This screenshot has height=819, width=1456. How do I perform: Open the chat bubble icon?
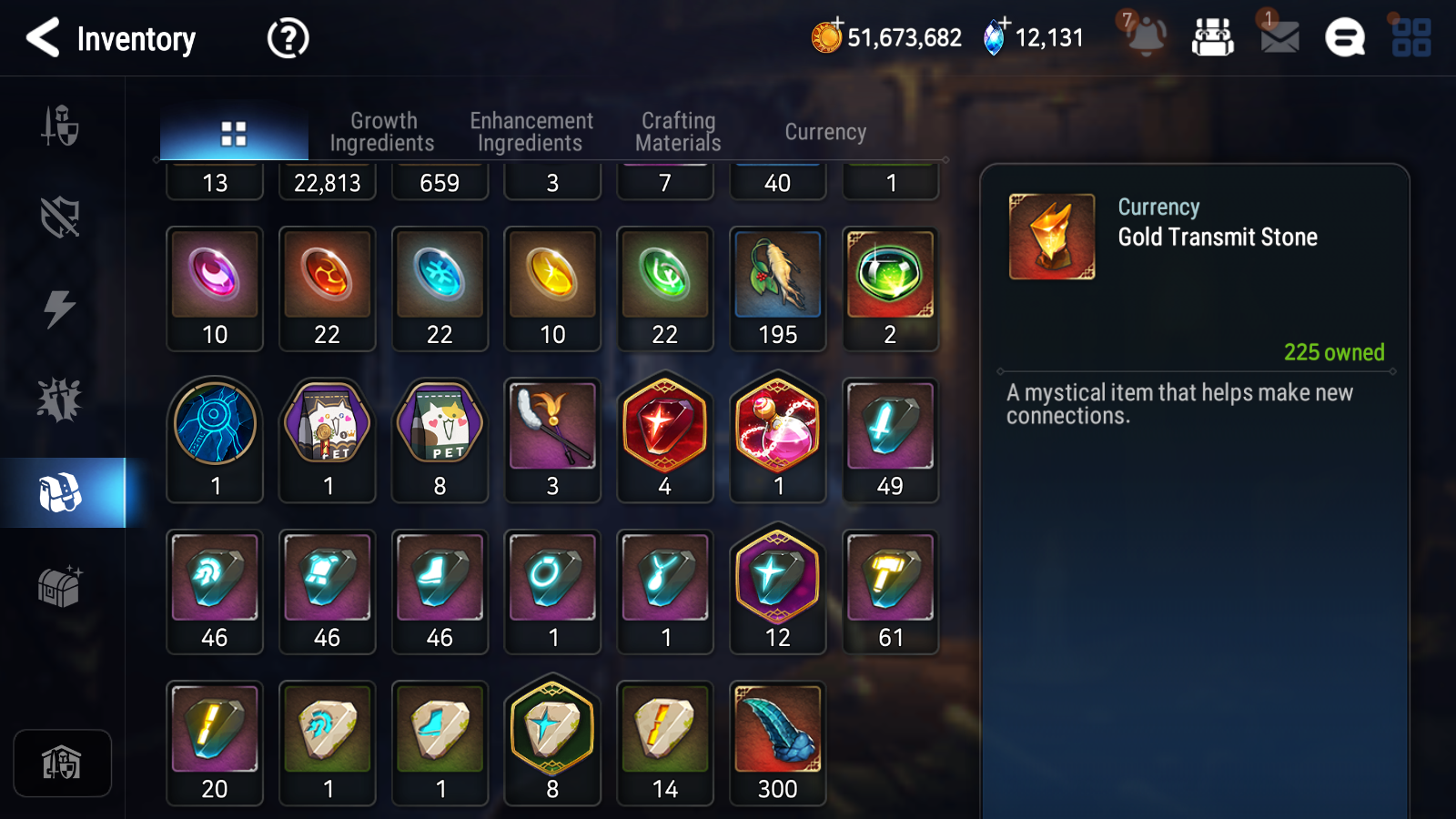click(x=1344, y=38)
